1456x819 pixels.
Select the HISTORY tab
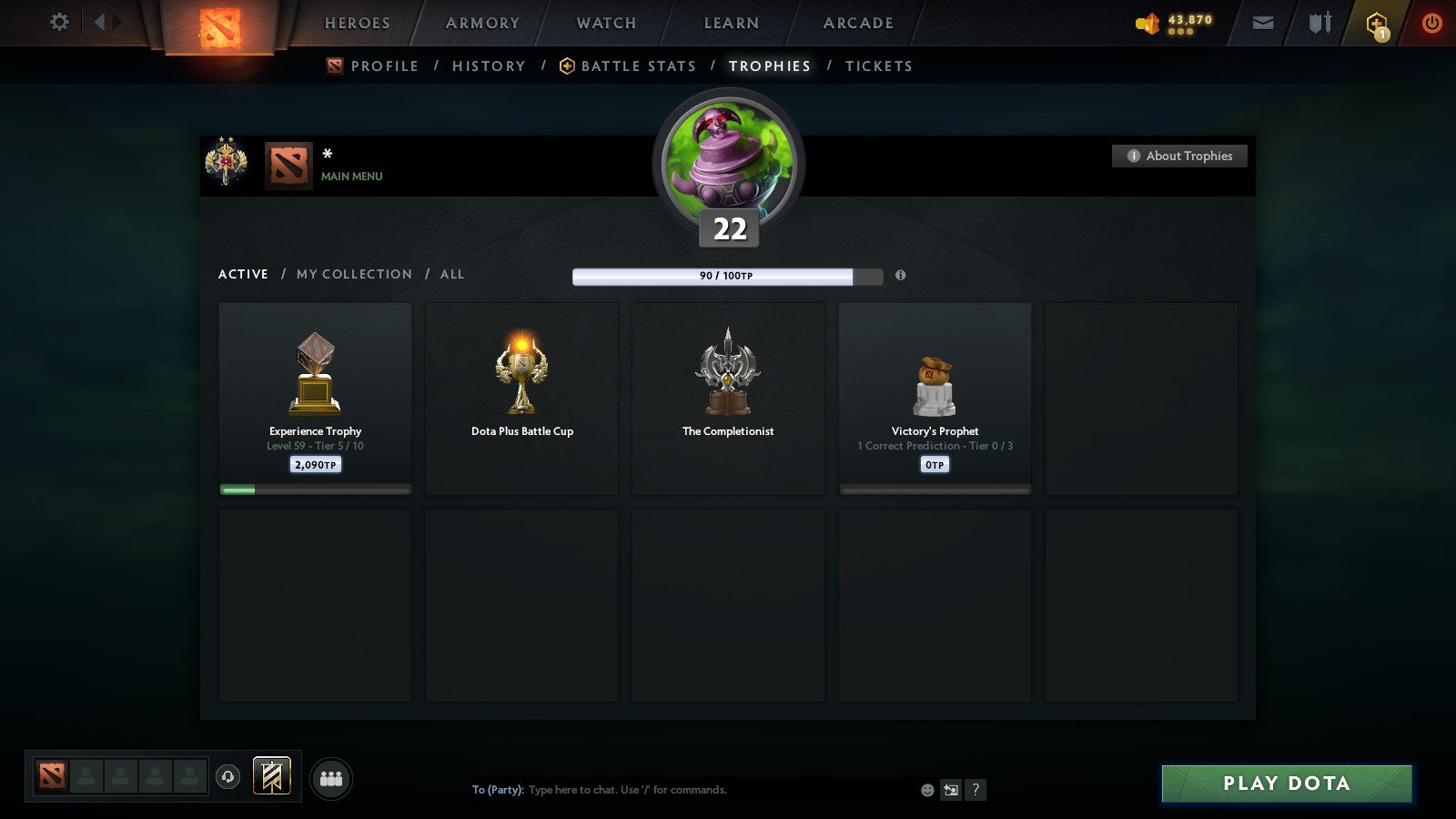pos(489,66)
